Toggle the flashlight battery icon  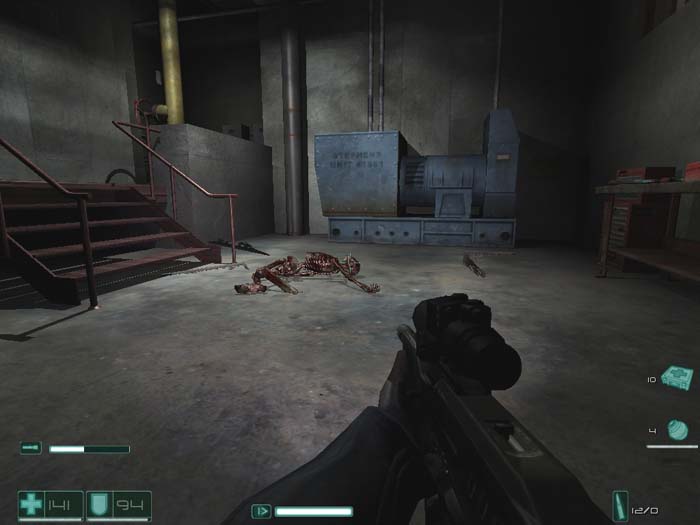pos(31,449)
